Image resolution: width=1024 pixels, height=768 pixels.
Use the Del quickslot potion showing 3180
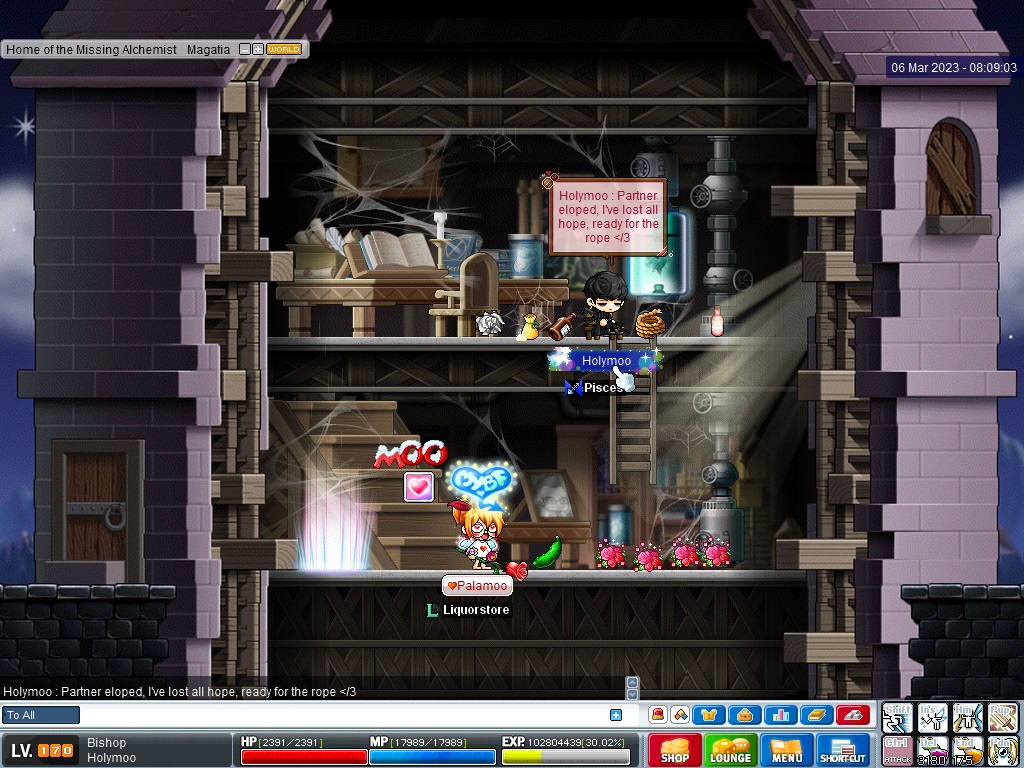933,750
